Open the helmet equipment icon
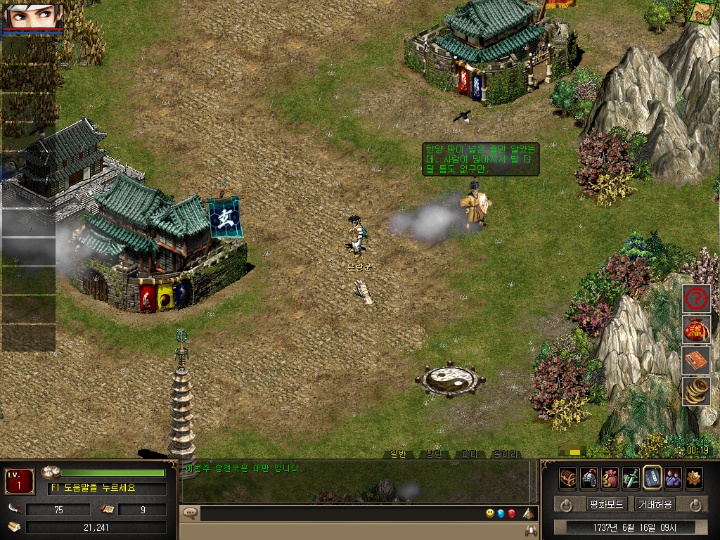 point(589,478)
